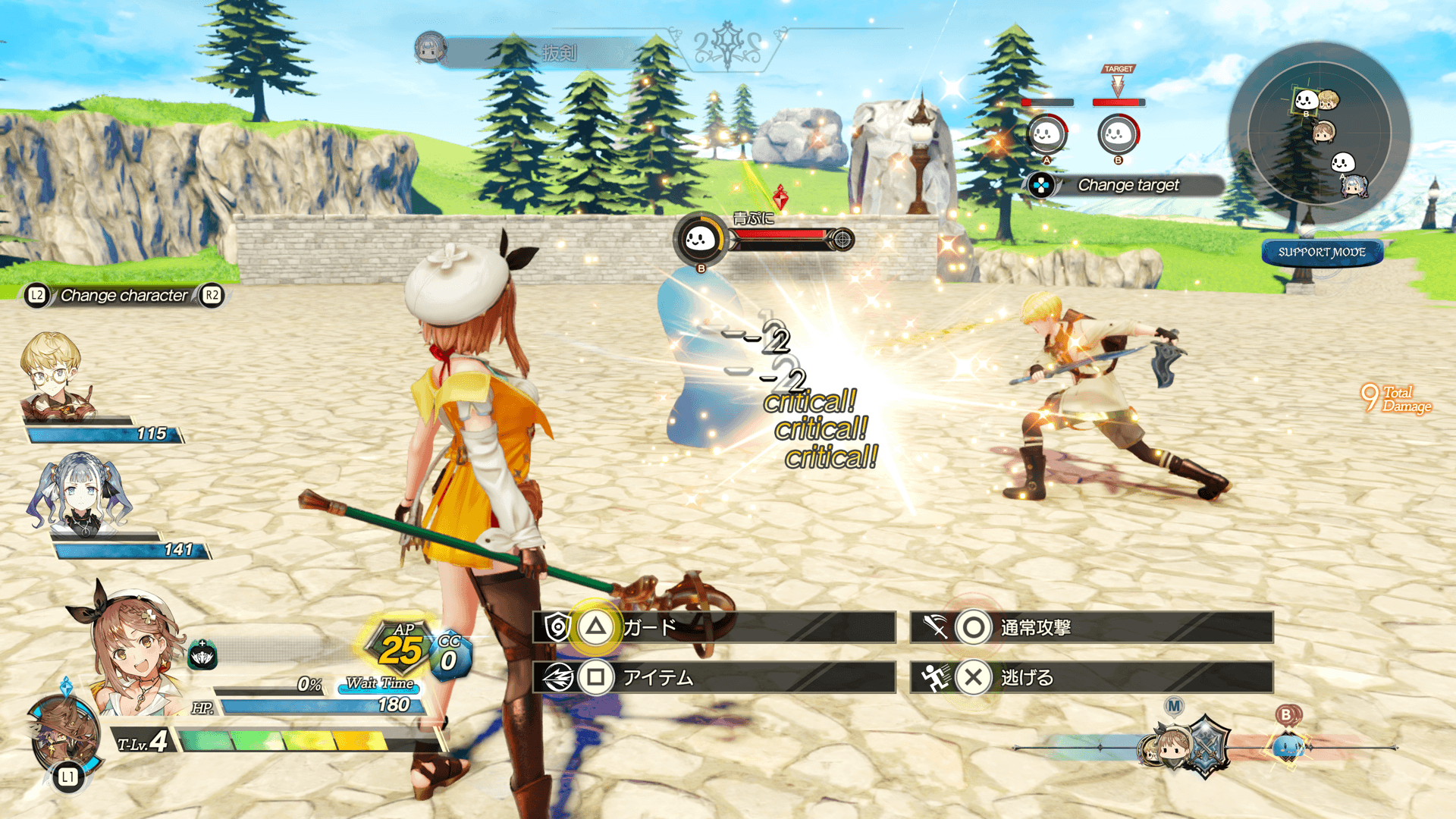This screenshot has width=1456, height=819.
Task: Click the AP 25 hexagon gauge
Action: pyautogui.click(x=401, y=648)
